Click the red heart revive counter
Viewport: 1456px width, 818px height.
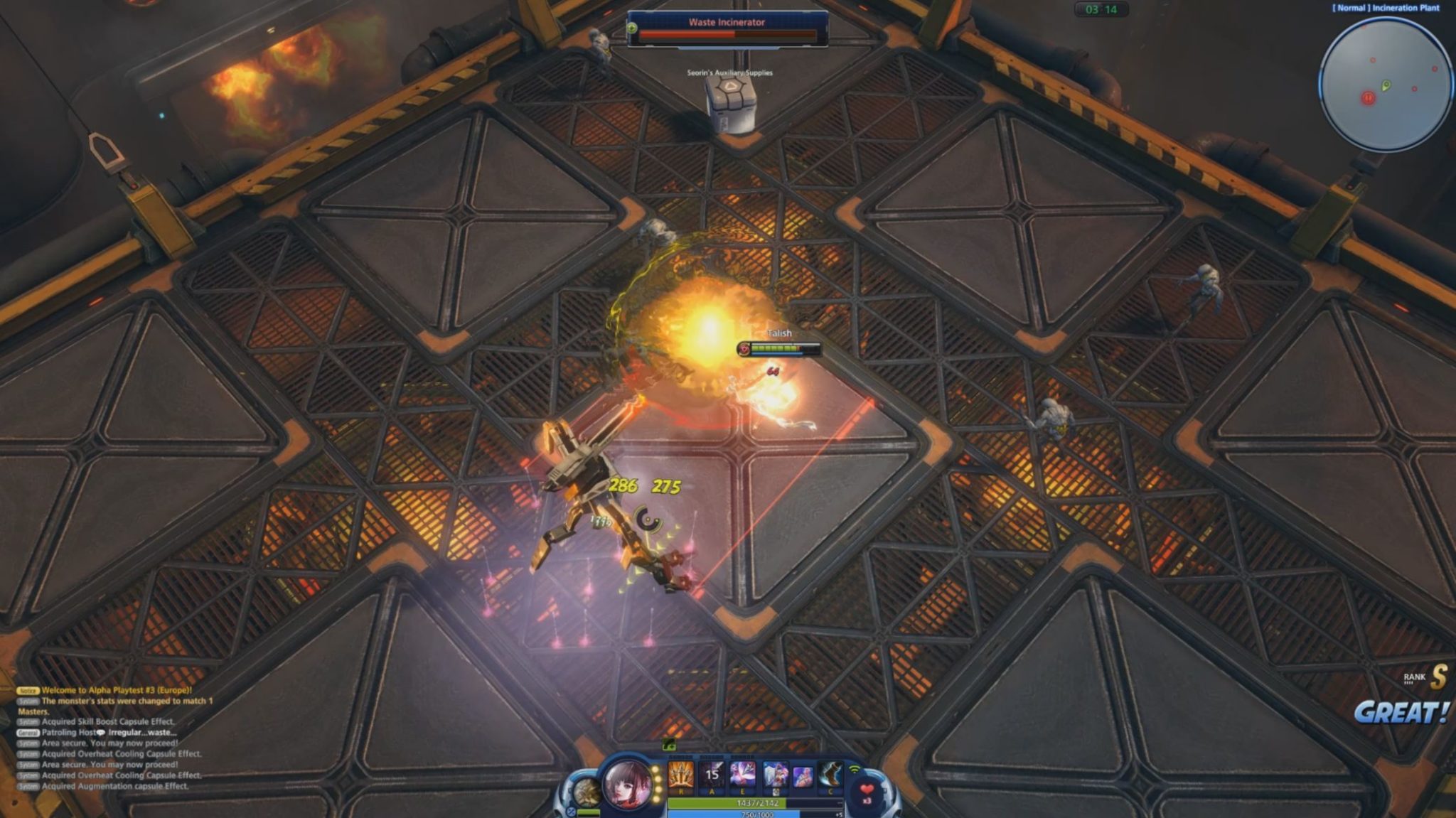867,791
